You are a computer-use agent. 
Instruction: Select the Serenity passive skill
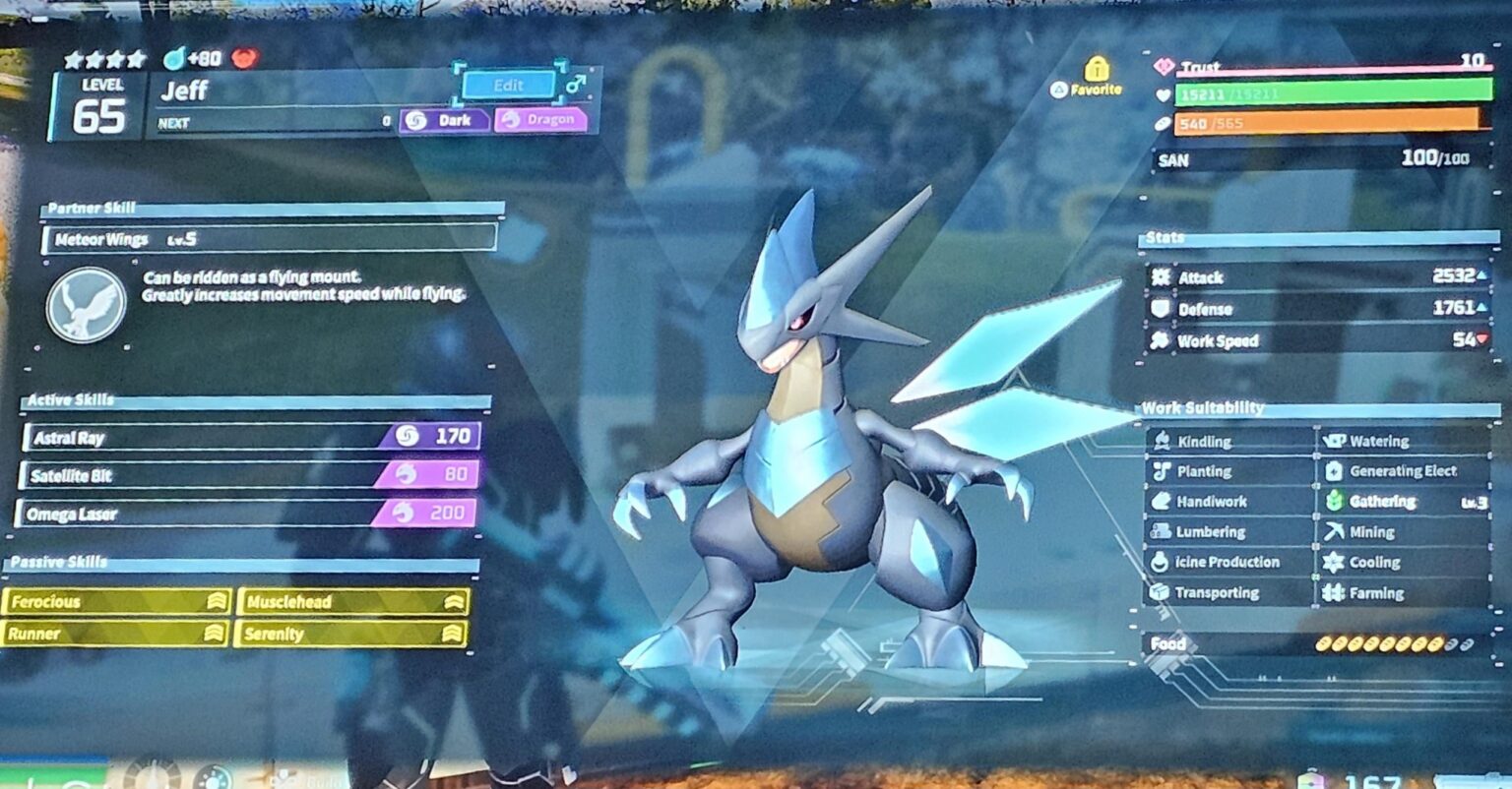[350, 635]
